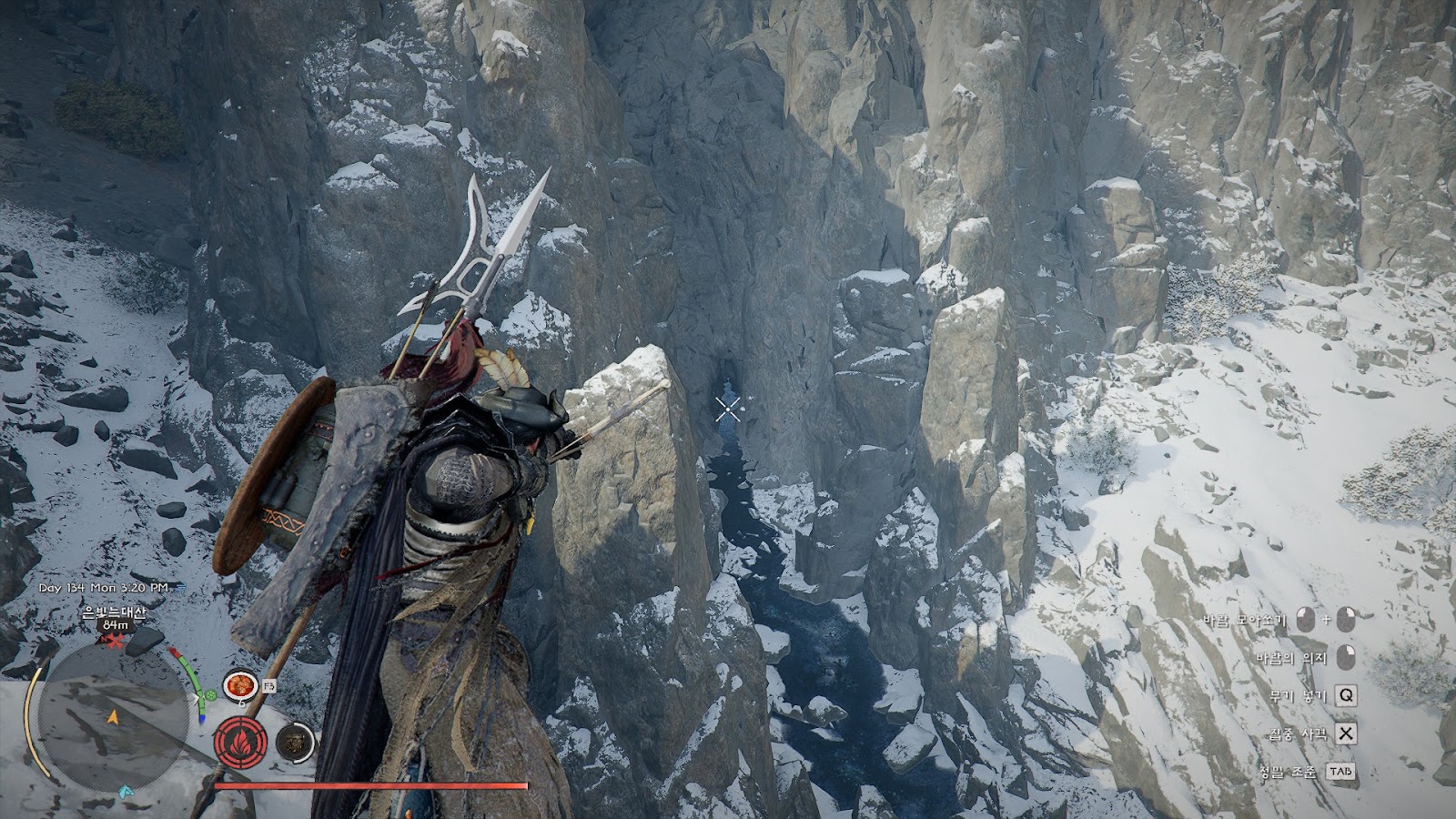Select the red X objective marker
Viewport: 1456px width, 819px height.
click(x=115, y=642)
